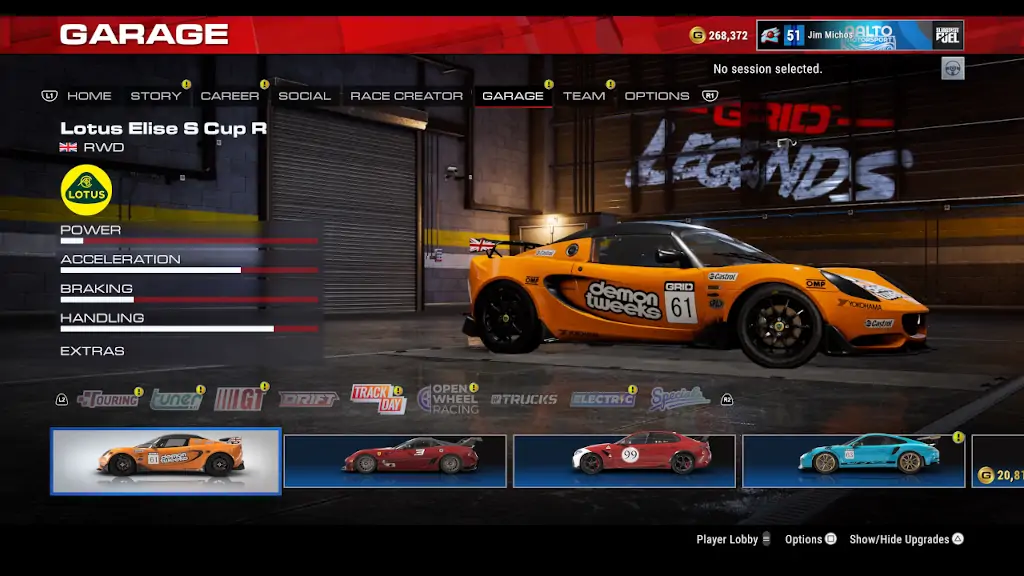Choose the Open Wheel Racing category
The height and width of the screenshot is (576, 1024).
click(447, 399)
